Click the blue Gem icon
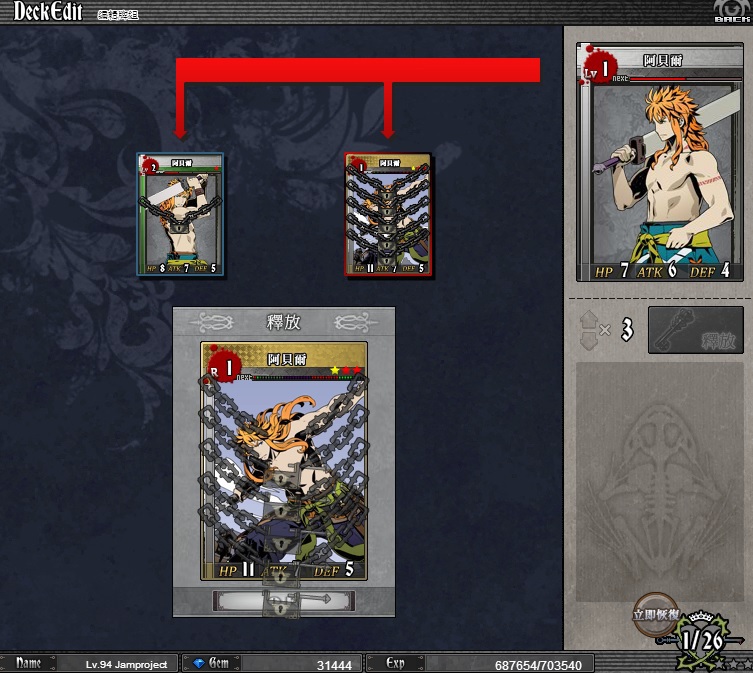 (198, 663)
